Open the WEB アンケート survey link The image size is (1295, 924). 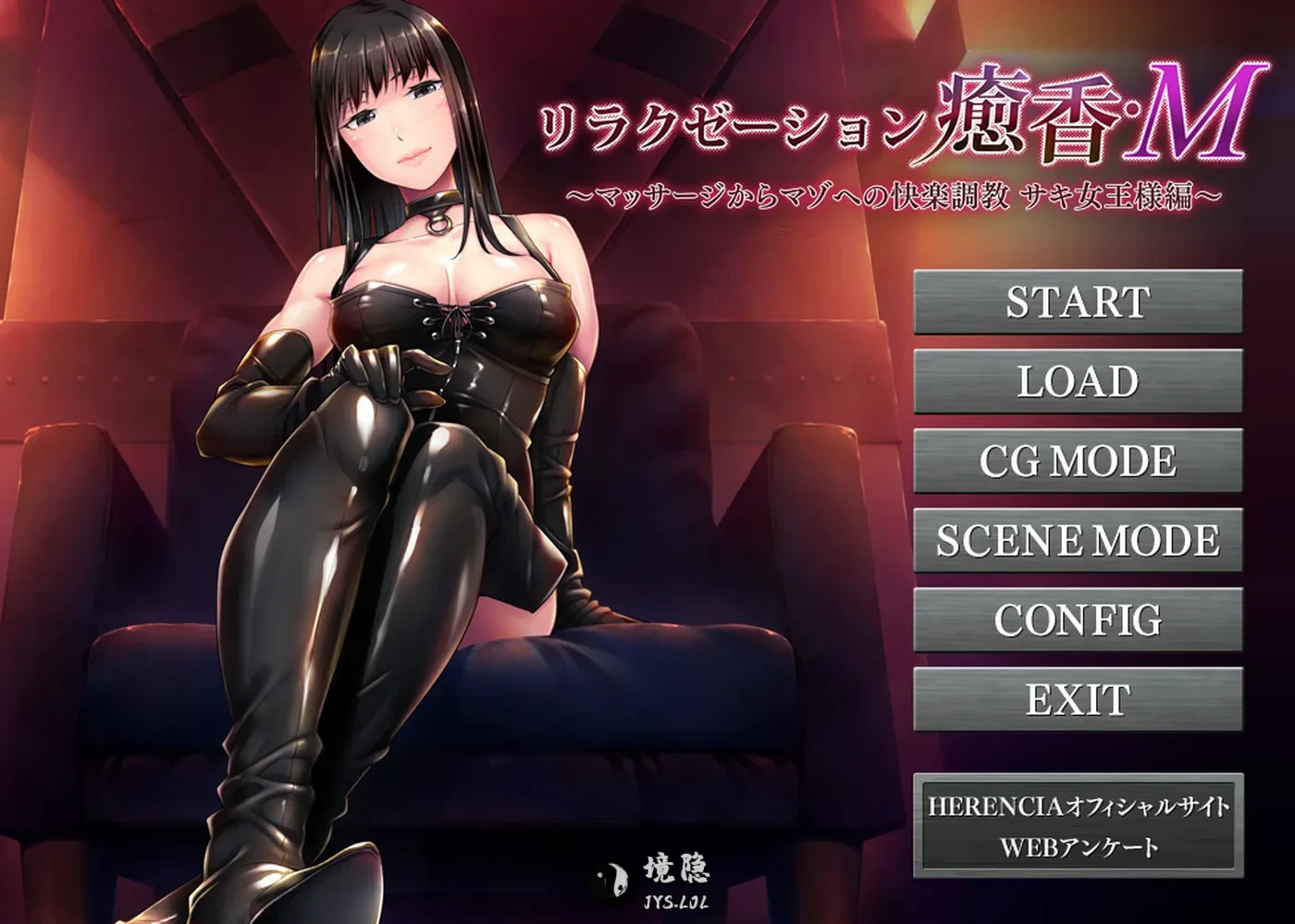click(1078, 847)
